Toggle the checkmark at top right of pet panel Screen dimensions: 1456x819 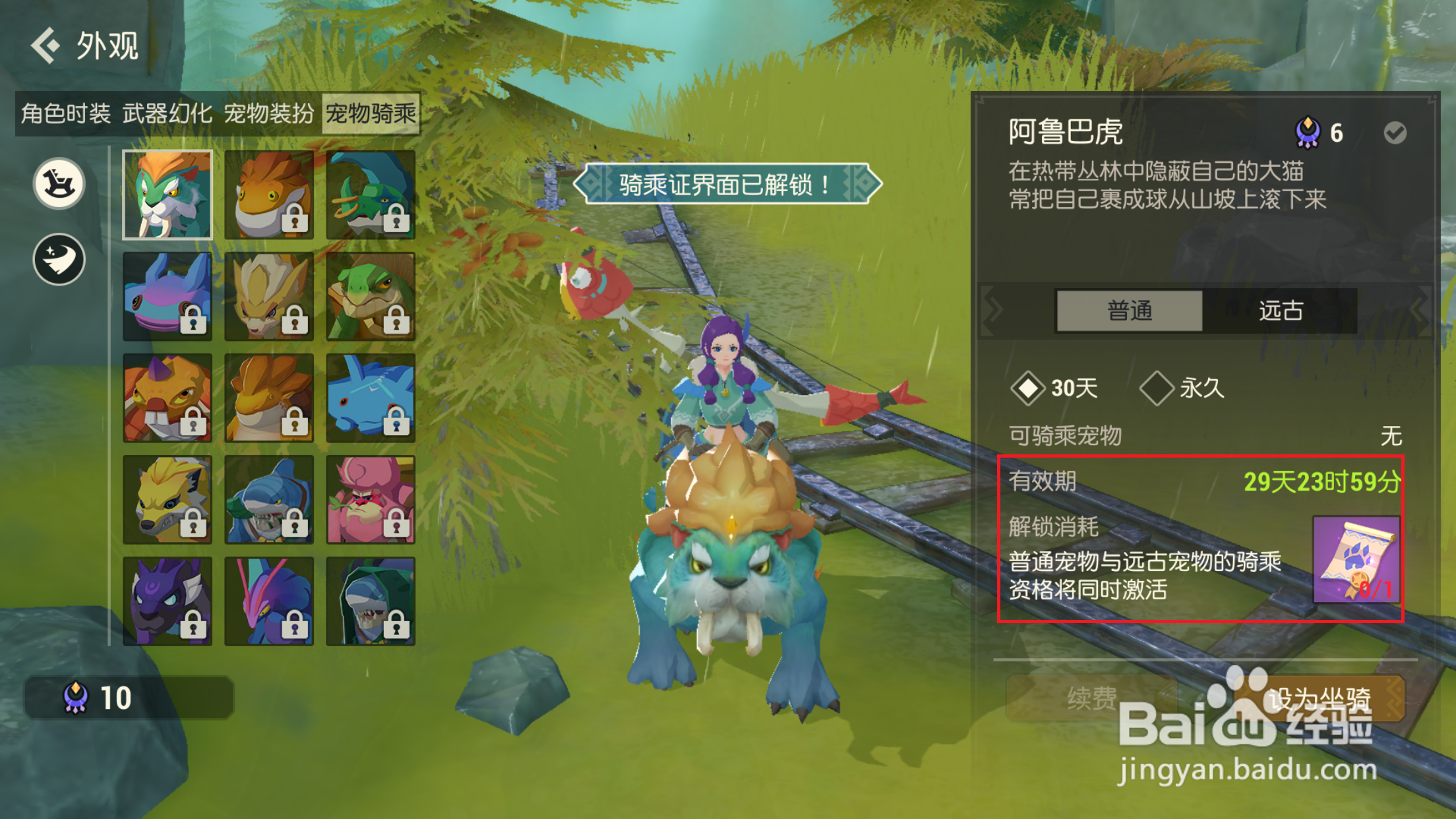(1394, 131)
